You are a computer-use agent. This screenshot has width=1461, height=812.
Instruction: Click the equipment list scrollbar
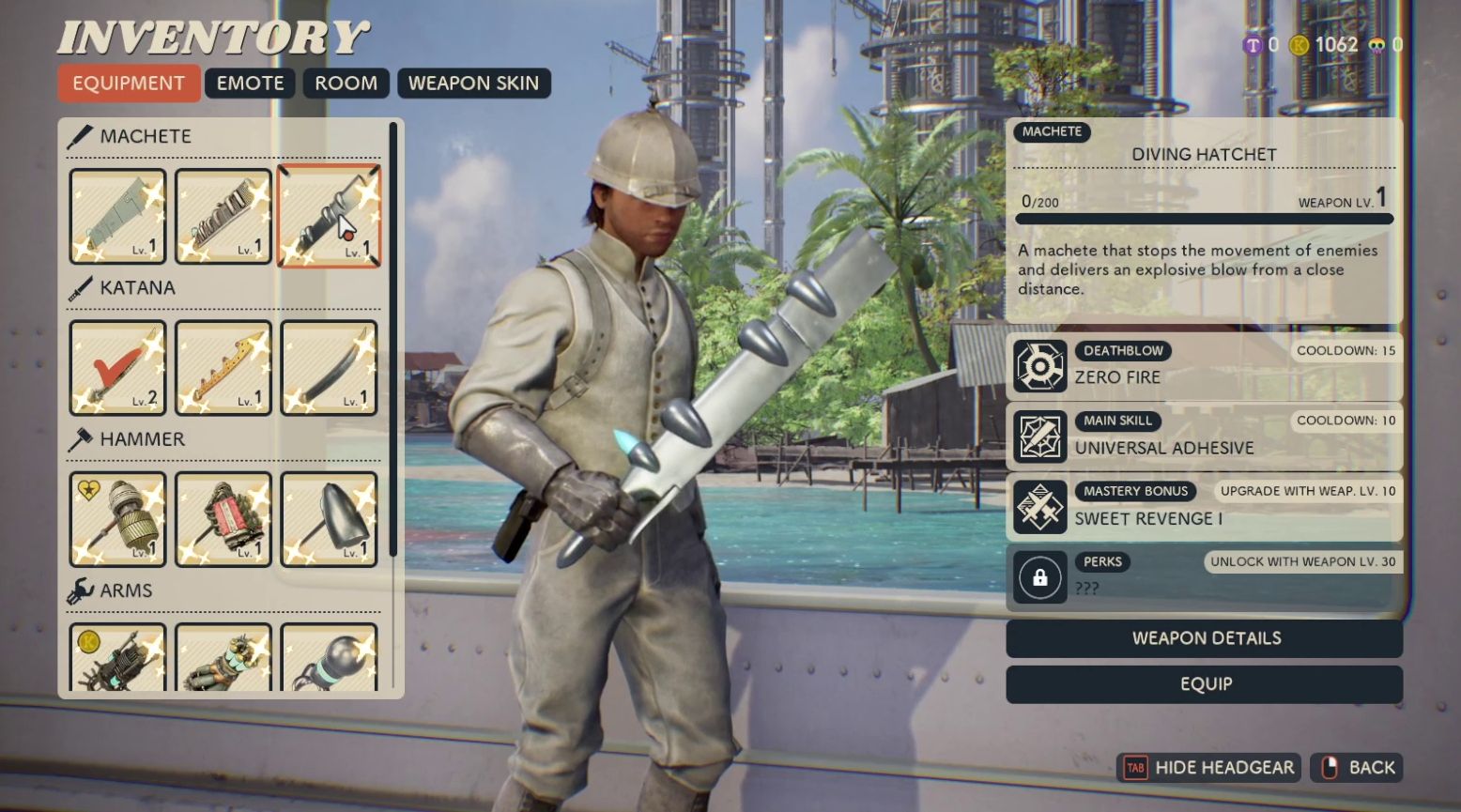click(x=392, y=338)
